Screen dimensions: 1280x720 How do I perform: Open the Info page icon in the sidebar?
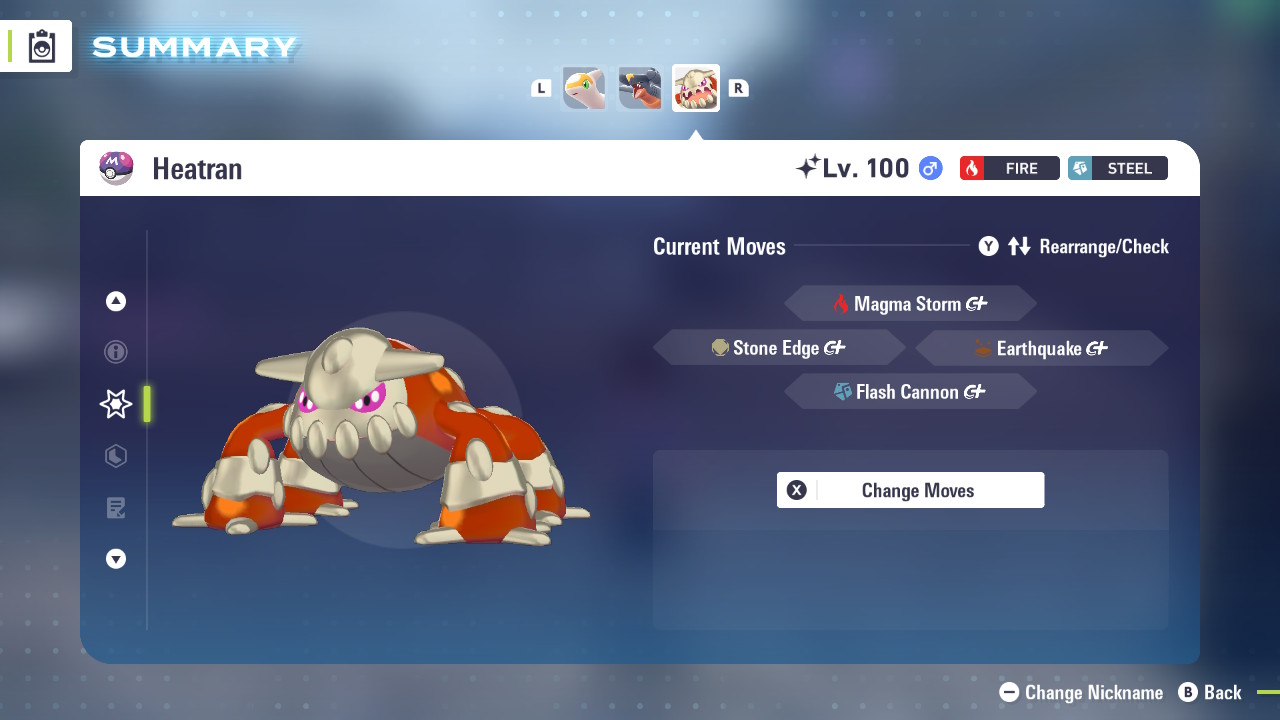115,352
